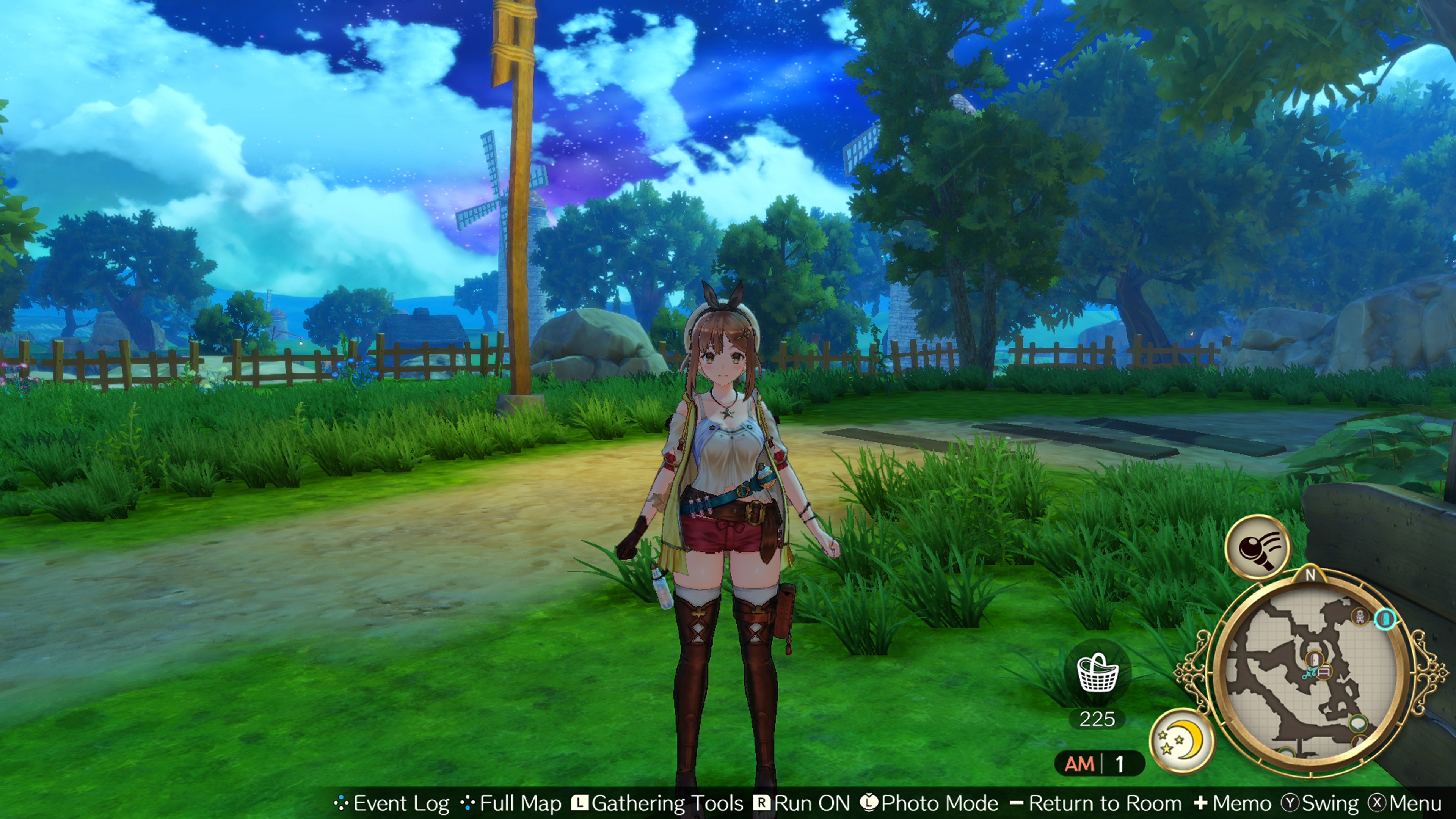Viewport: 1456px width, 819px height.
Task: Open the Memo
Action: [x=1233, y=803]
